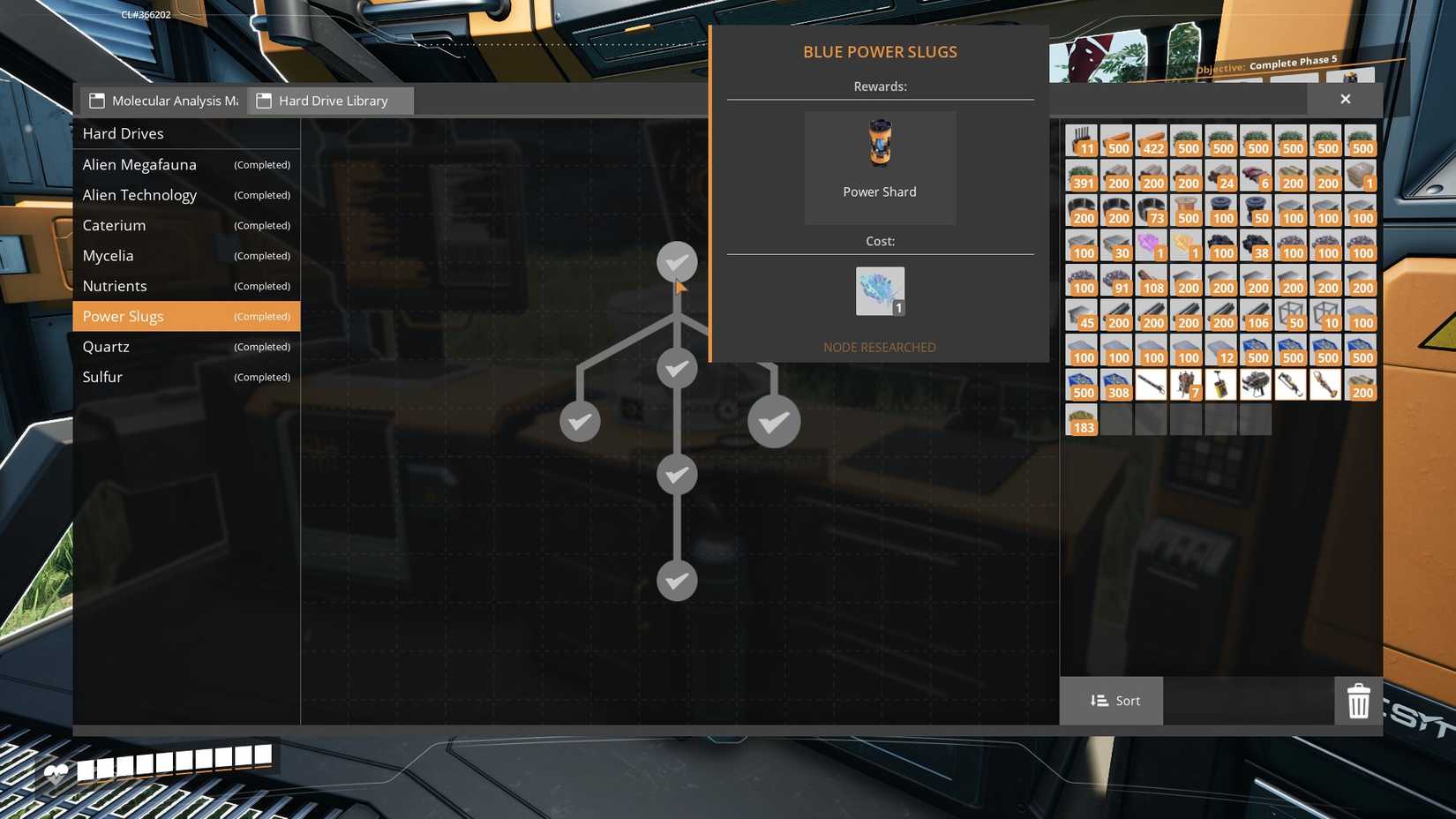
Task: Click the Blue Power Slug cost item
Action: (x=879, y=290)
